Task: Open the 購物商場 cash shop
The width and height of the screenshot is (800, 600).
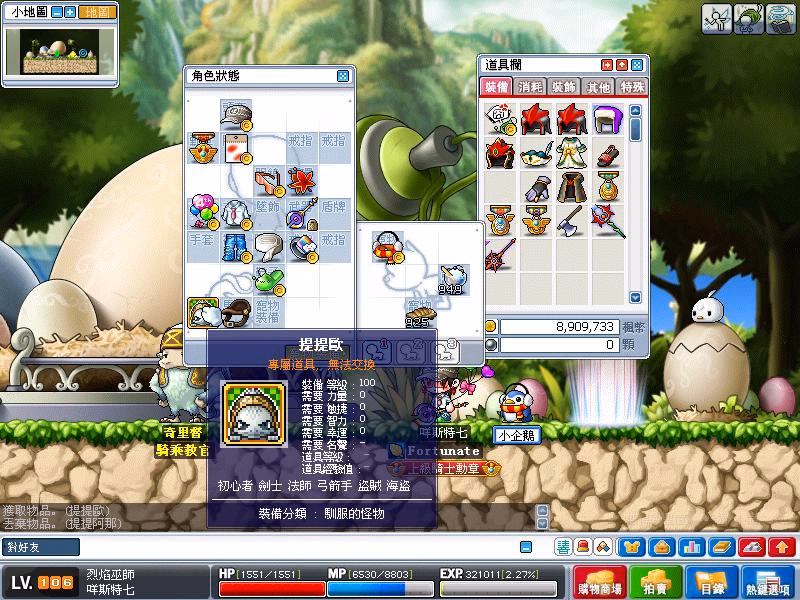Action: 602,582
